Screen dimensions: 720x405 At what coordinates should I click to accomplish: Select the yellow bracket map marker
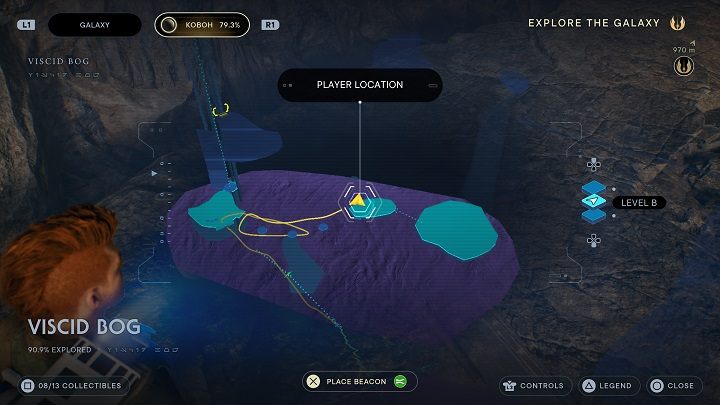pos(220,109)
